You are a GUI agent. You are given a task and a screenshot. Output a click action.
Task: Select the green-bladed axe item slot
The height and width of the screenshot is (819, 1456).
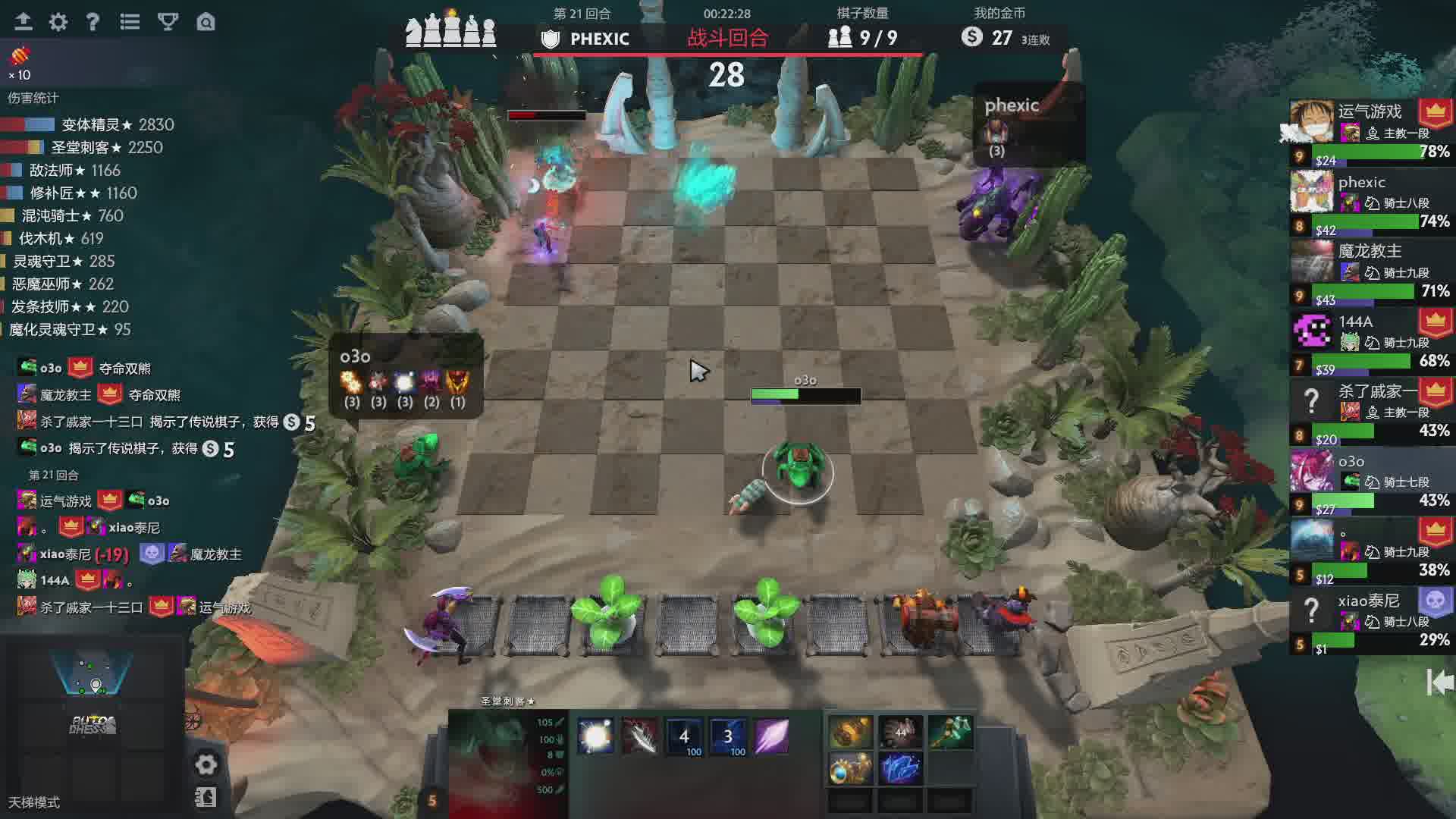(950, 733)
